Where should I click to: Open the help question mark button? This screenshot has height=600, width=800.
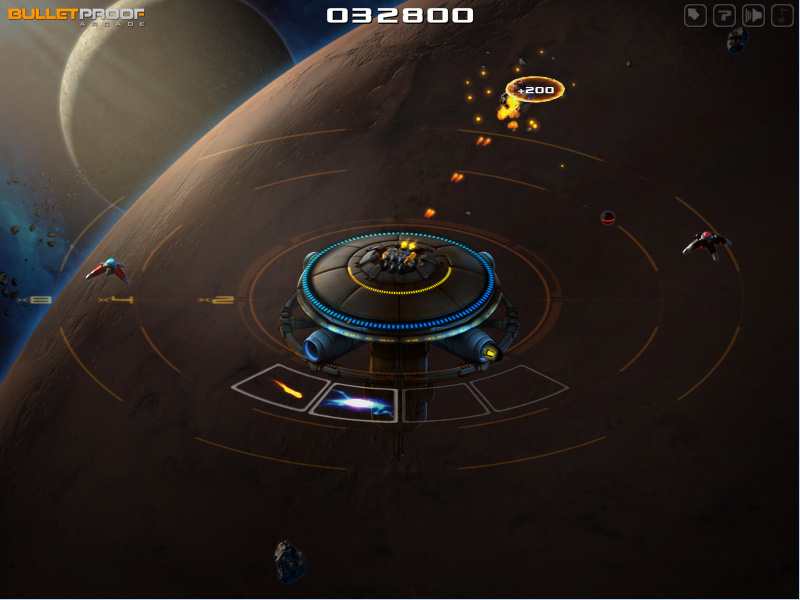(724, 15)
